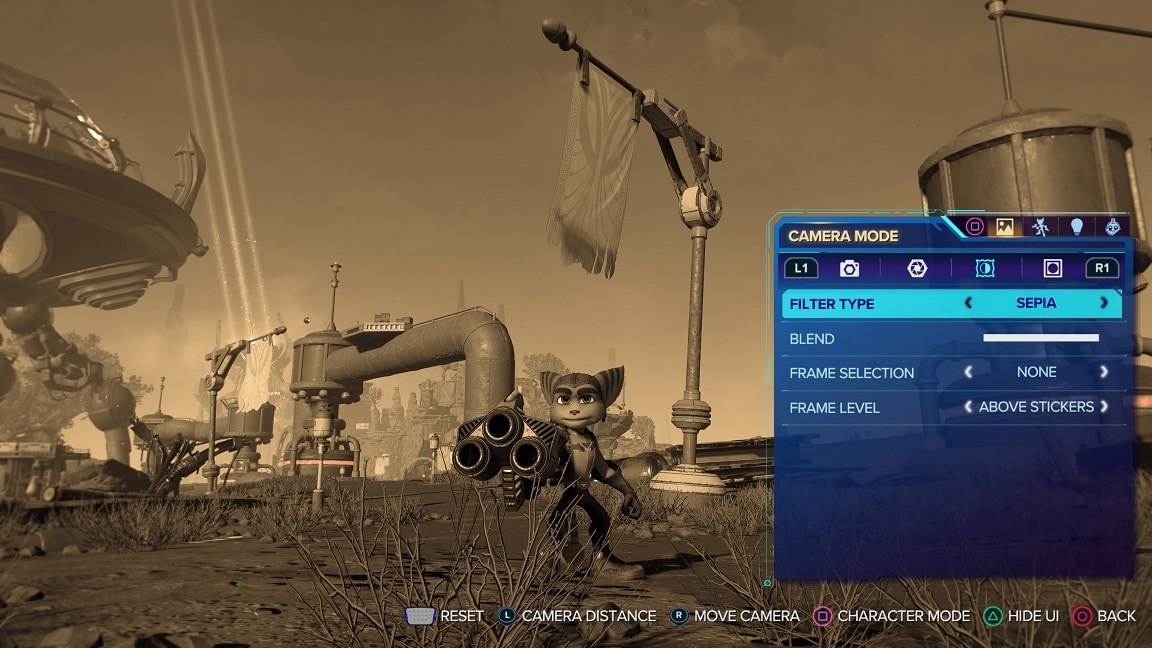Screen dimensions: 1152x648
Task: Click the right arrow next to Sepia
Action: [1104, 303]
